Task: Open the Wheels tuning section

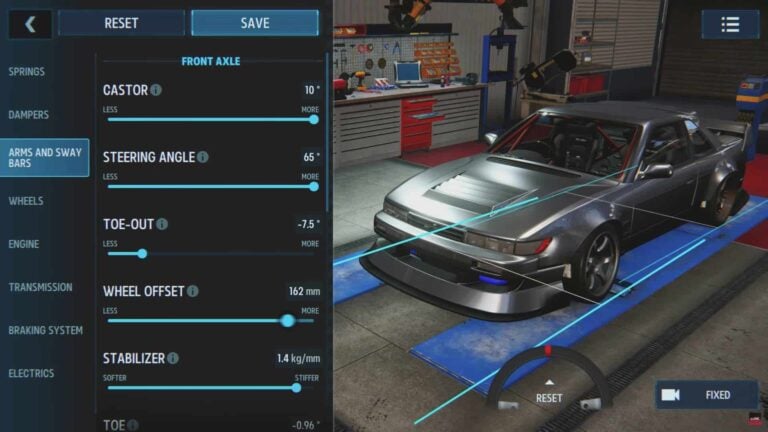Action: tap(26, 201)
